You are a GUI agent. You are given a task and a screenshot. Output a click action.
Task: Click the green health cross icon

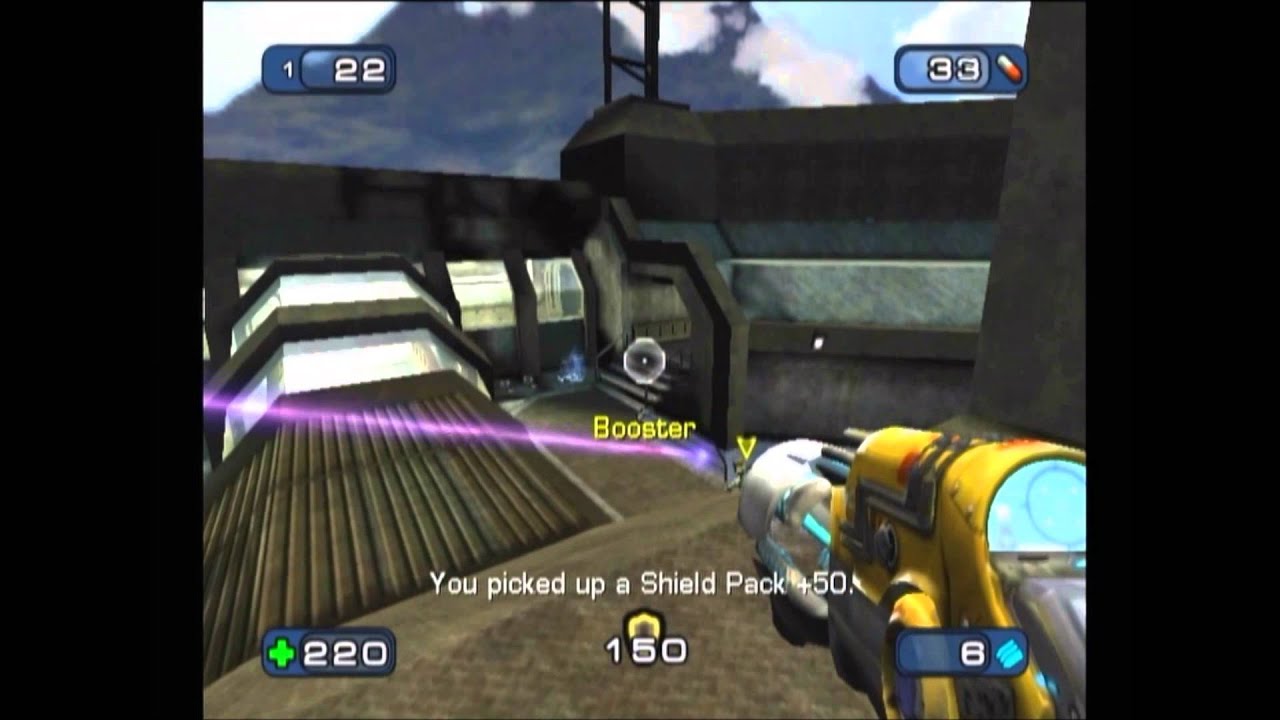click(282, 654)
